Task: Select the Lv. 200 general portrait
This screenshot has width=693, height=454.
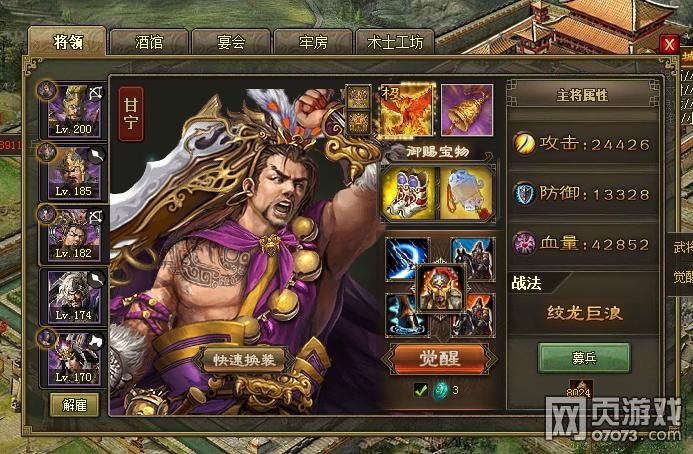Action: coord(74,109)
